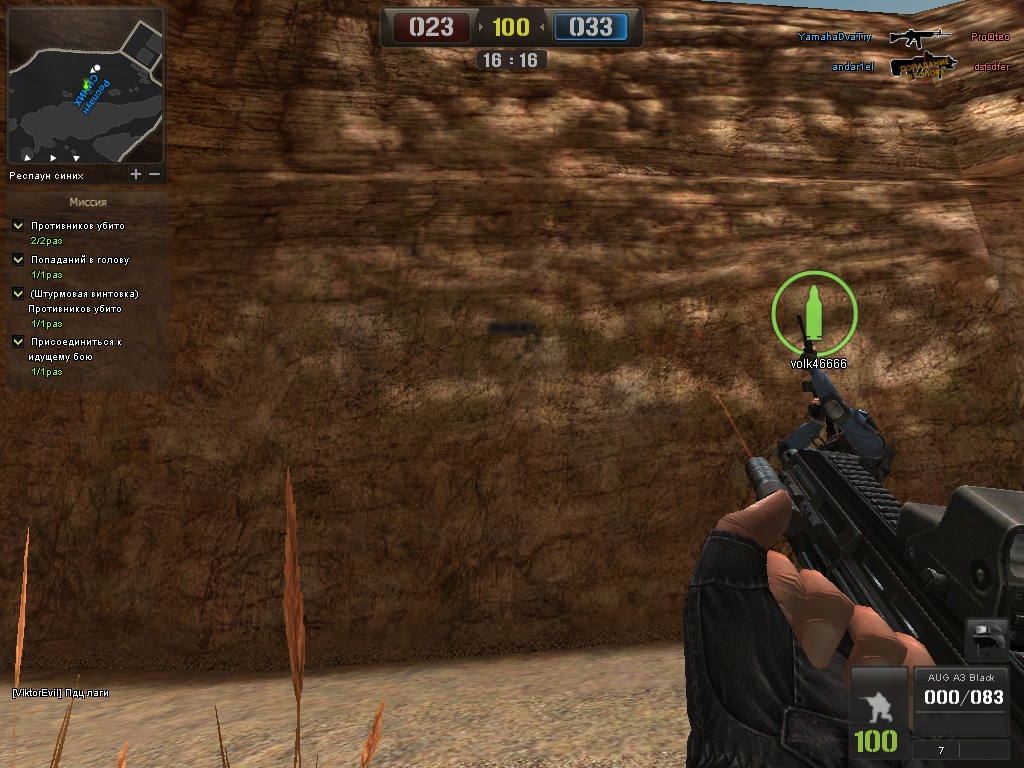Toggle the 'Присоединиться к идущему бою' mission checkbox

18,342
